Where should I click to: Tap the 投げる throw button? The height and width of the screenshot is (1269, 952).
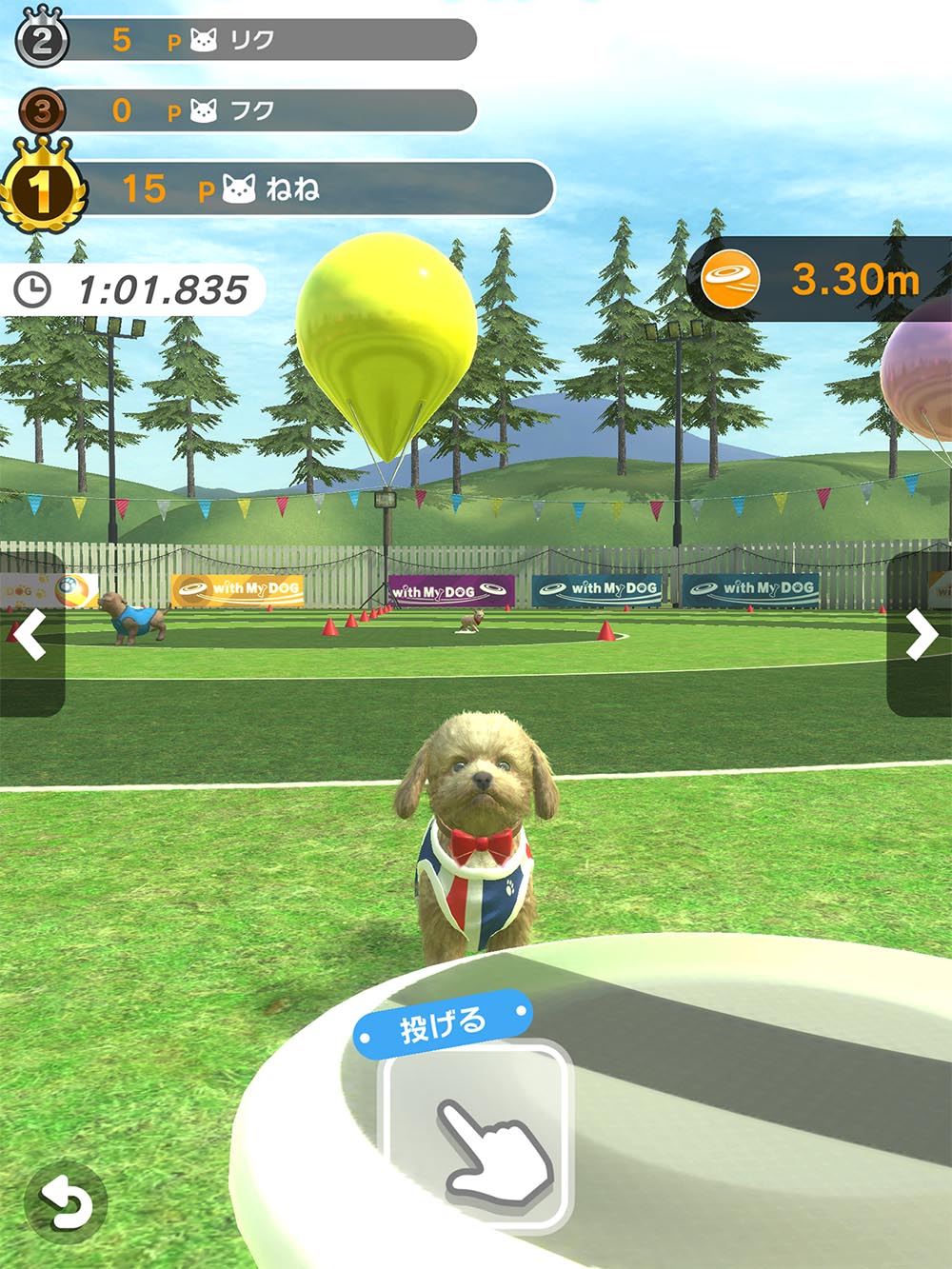(x=476, y=1133)
